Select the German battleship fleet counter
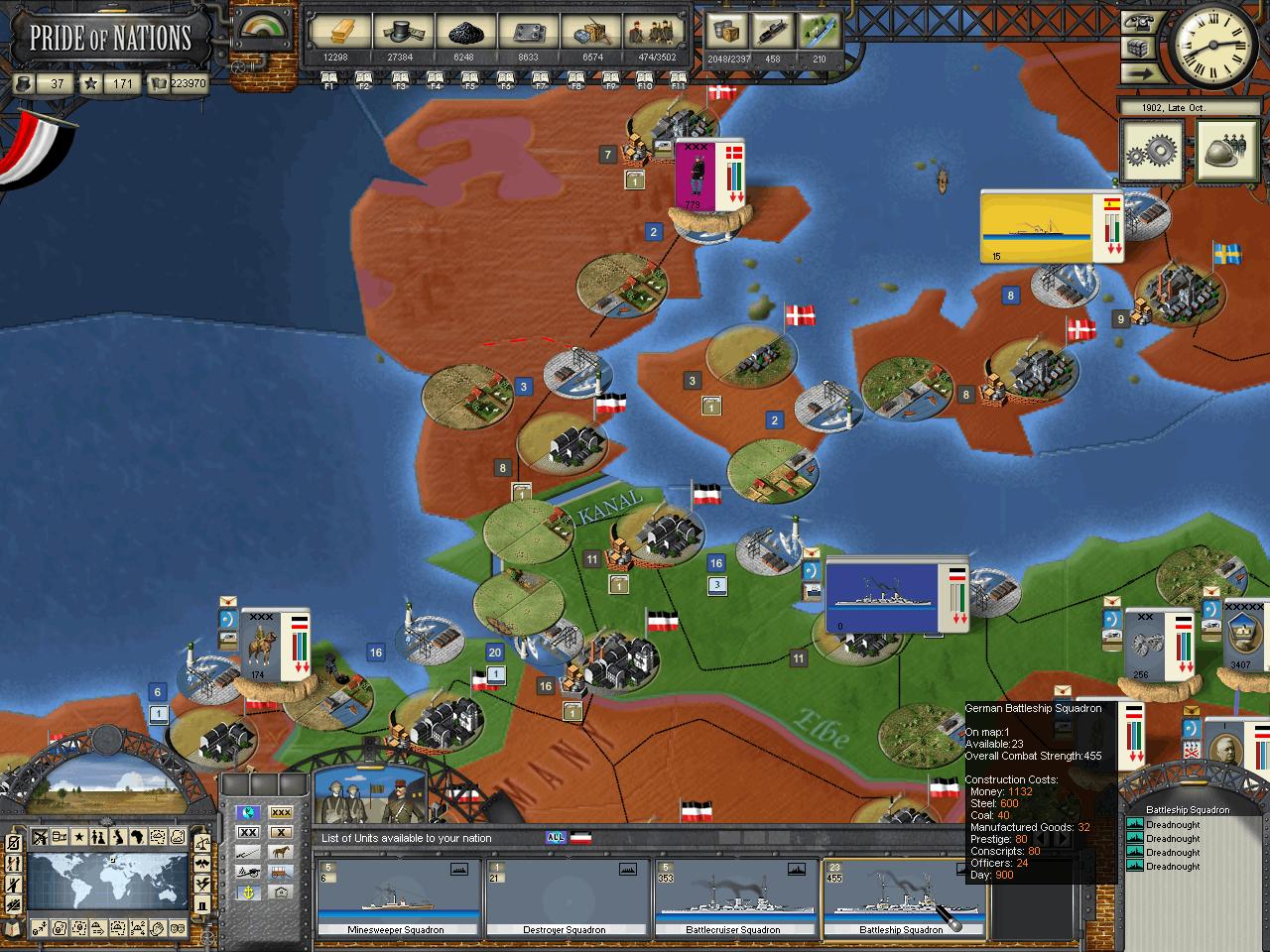 click(882, 596)
